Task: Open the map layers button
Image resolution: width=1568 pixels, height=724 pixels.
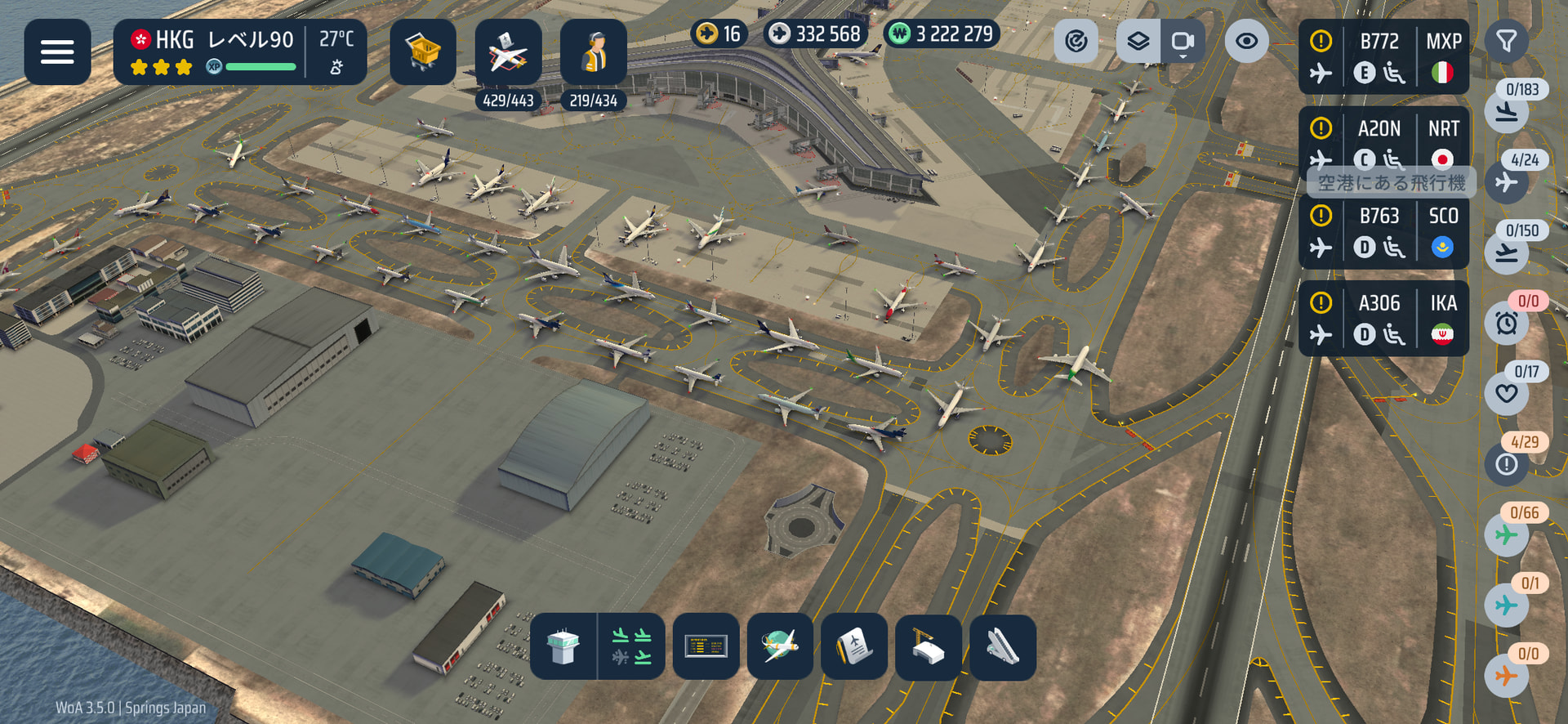Action: [x=1138, y=41]
